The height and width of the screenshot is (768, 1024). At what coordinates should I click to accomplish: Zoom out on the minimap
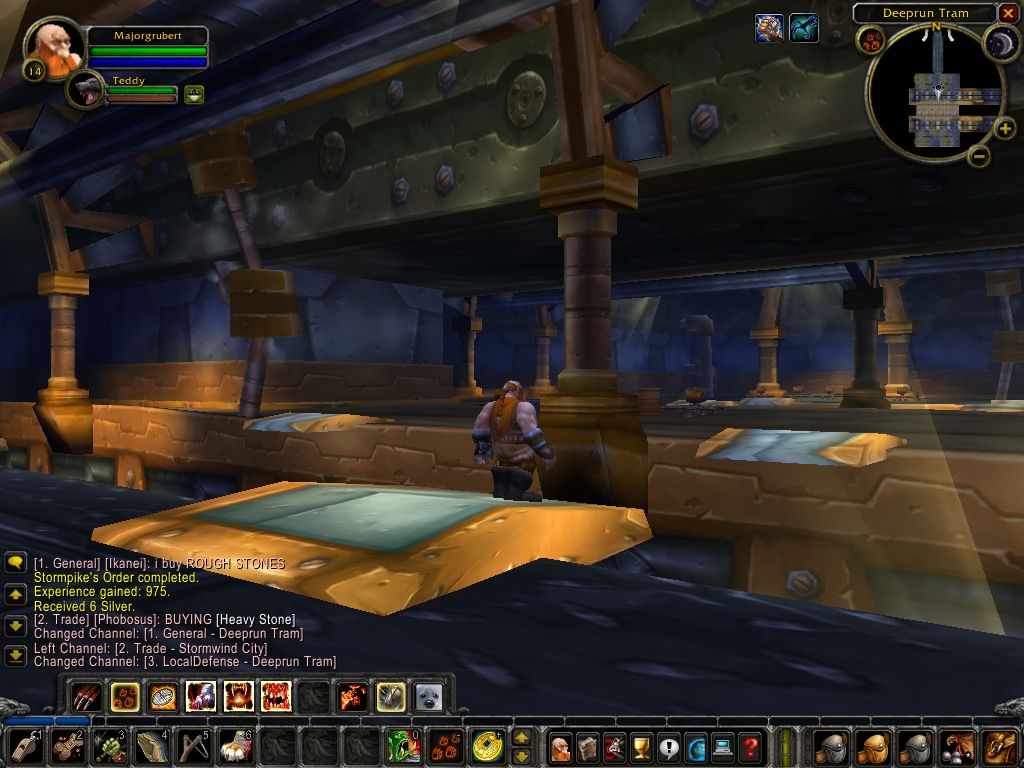tap(978, 156)
